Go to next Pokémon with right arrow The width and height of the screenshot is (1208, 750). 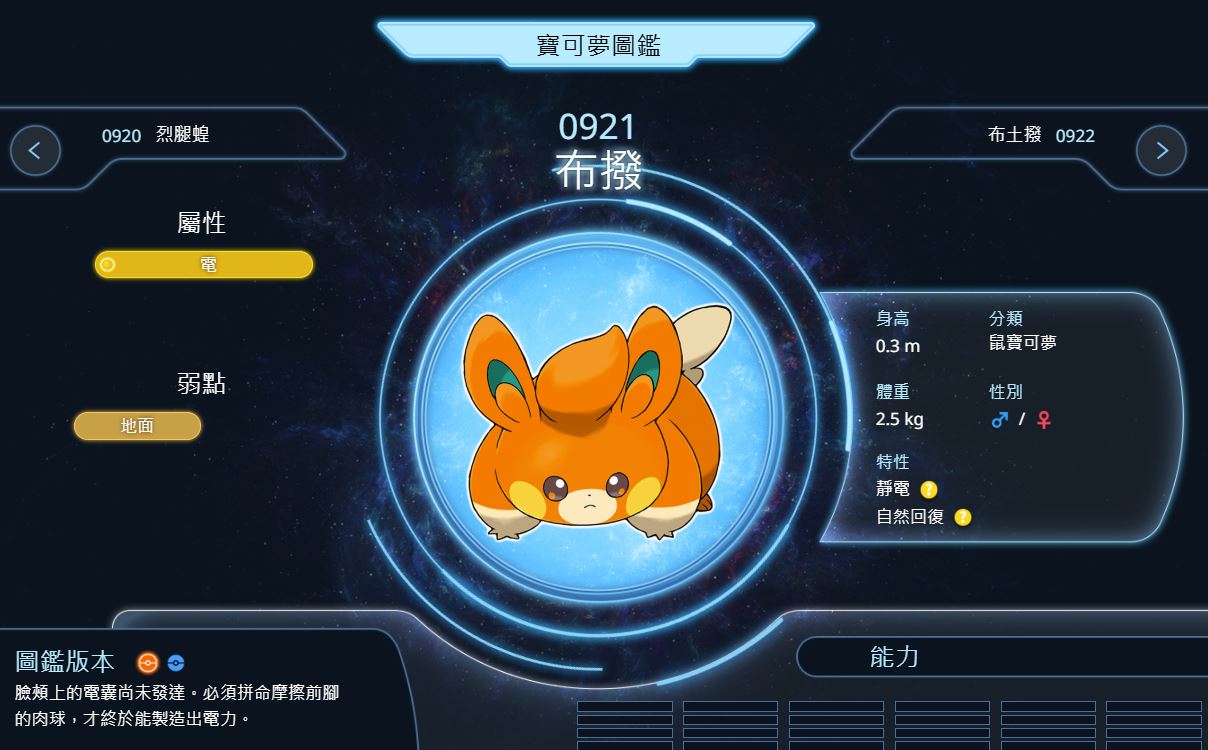[x=1161, y=151]
